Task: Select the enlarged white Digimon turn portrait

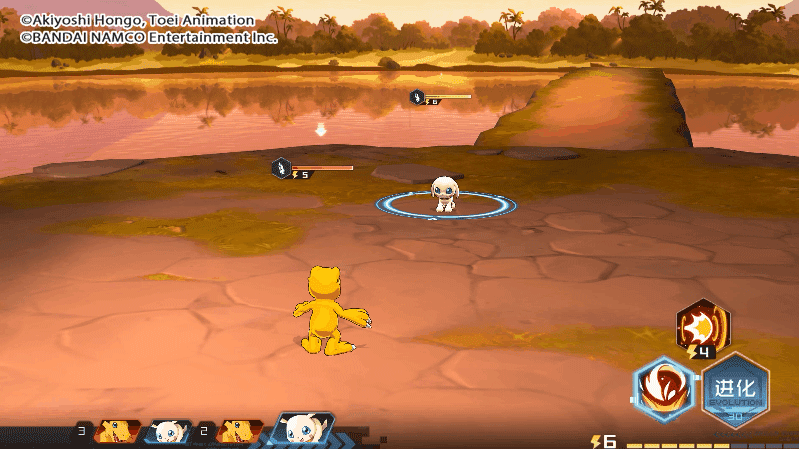Action: tap(303, 430)
